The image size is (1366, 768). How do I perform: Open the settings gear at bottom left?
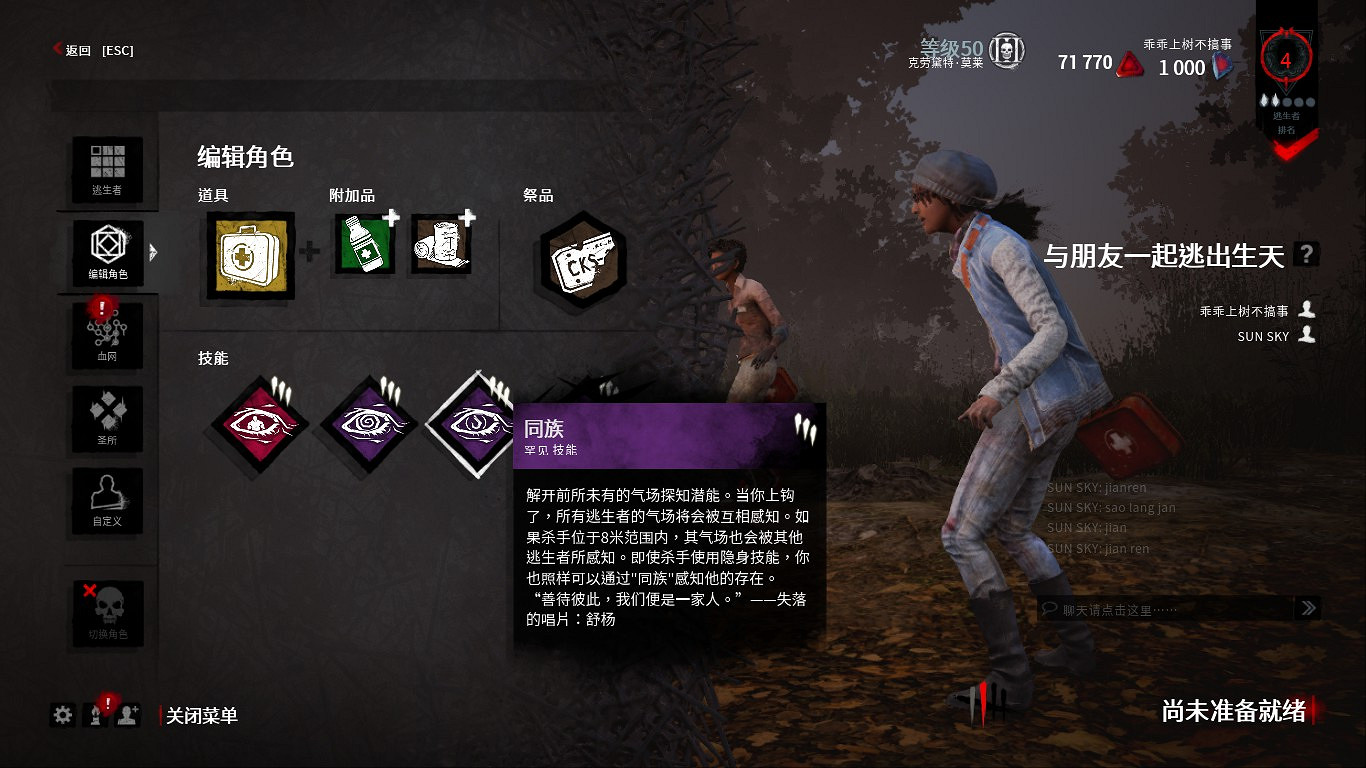pos(62,715)
